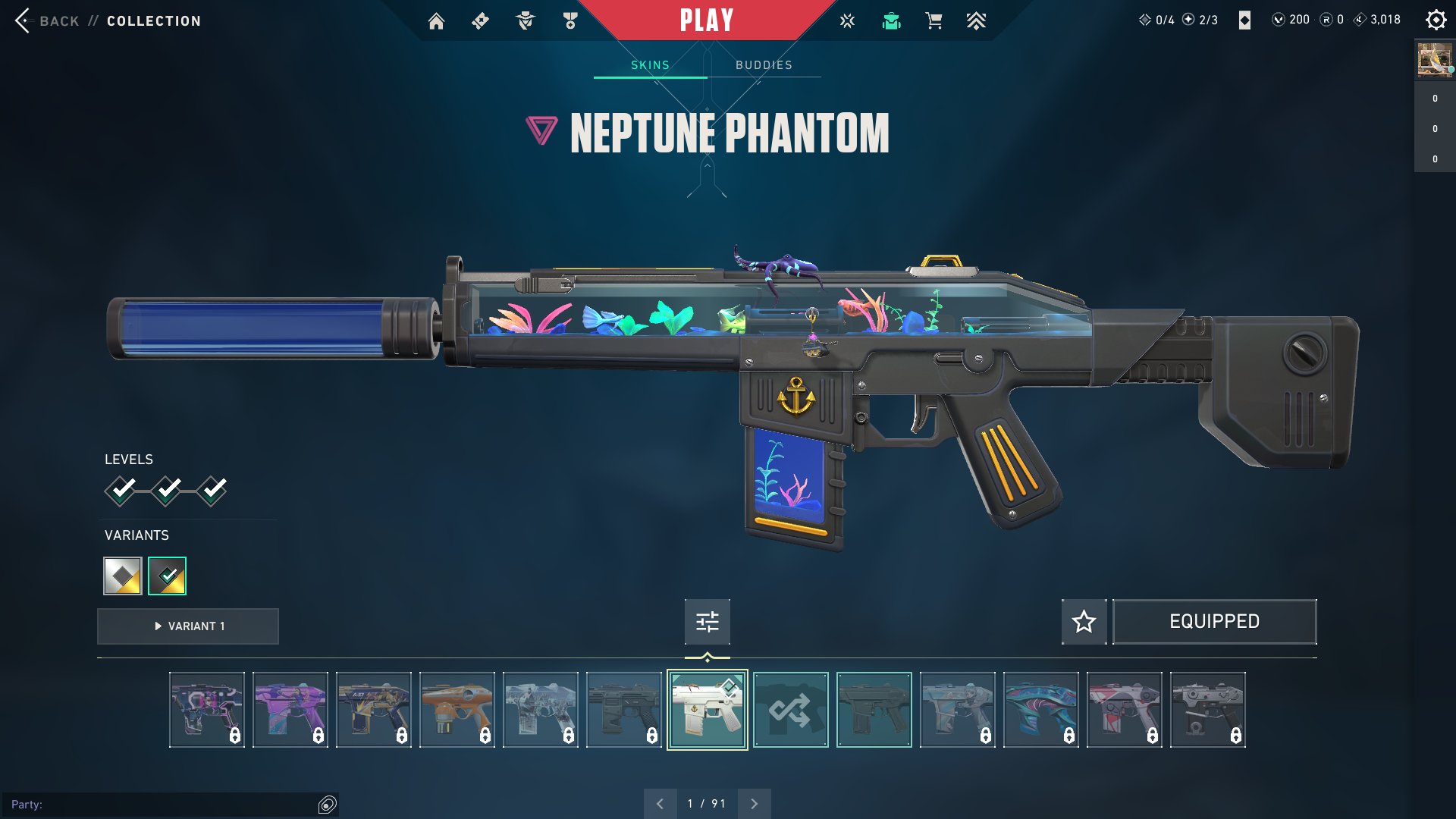The width and height of the screenshot is (1456, 819).
Task: Deselect the checked teal variant swatch
Action: coord(166,576)
